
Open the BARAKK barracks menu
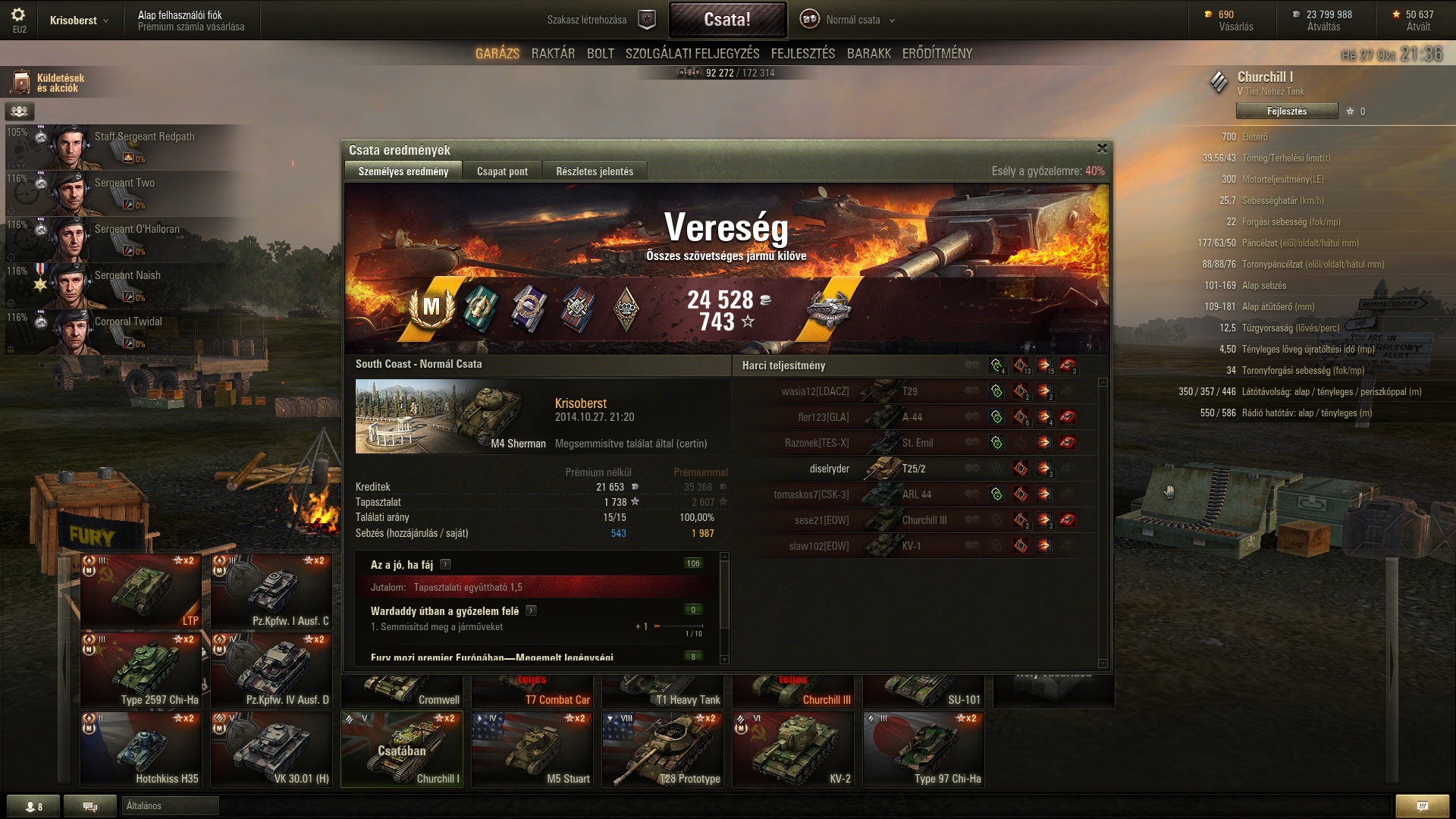pyautogui.click(x=868, y=54)
